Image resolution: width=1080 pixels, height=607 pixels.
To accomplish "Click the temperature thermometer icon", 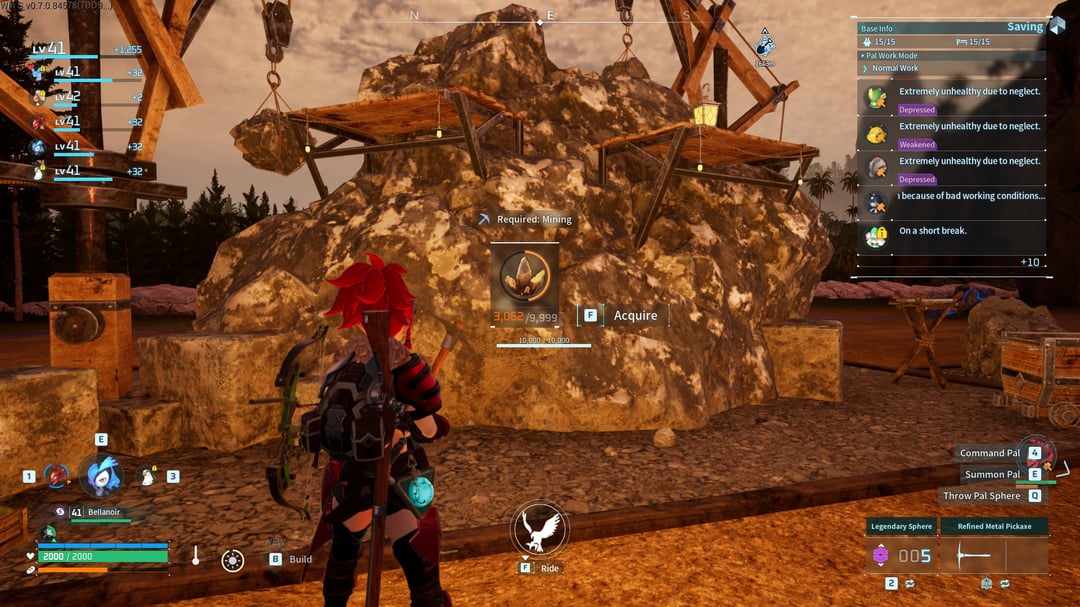I will [196, 555].
